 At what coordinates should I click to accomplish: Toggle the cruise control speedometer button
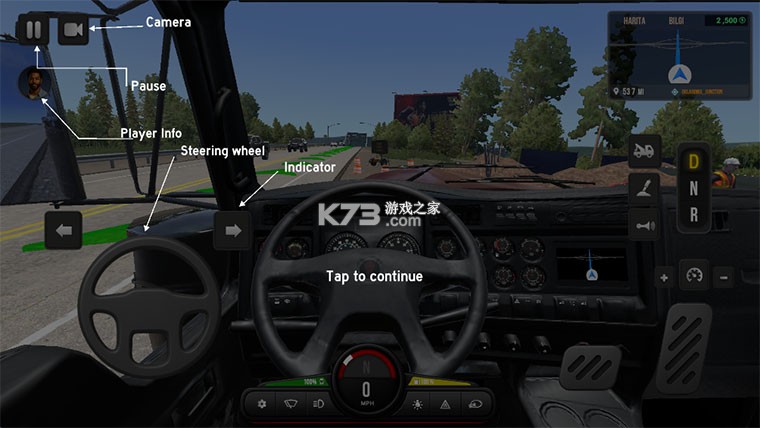693,275
